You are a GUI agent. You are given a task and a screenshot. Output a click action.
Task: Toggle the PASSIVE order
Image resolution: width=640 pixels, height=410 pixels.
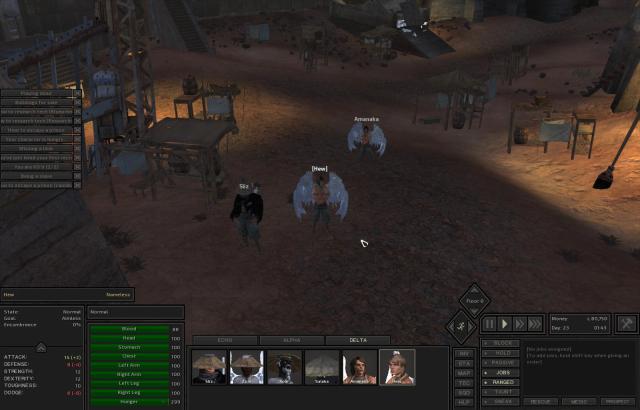(x=504, y=362)
